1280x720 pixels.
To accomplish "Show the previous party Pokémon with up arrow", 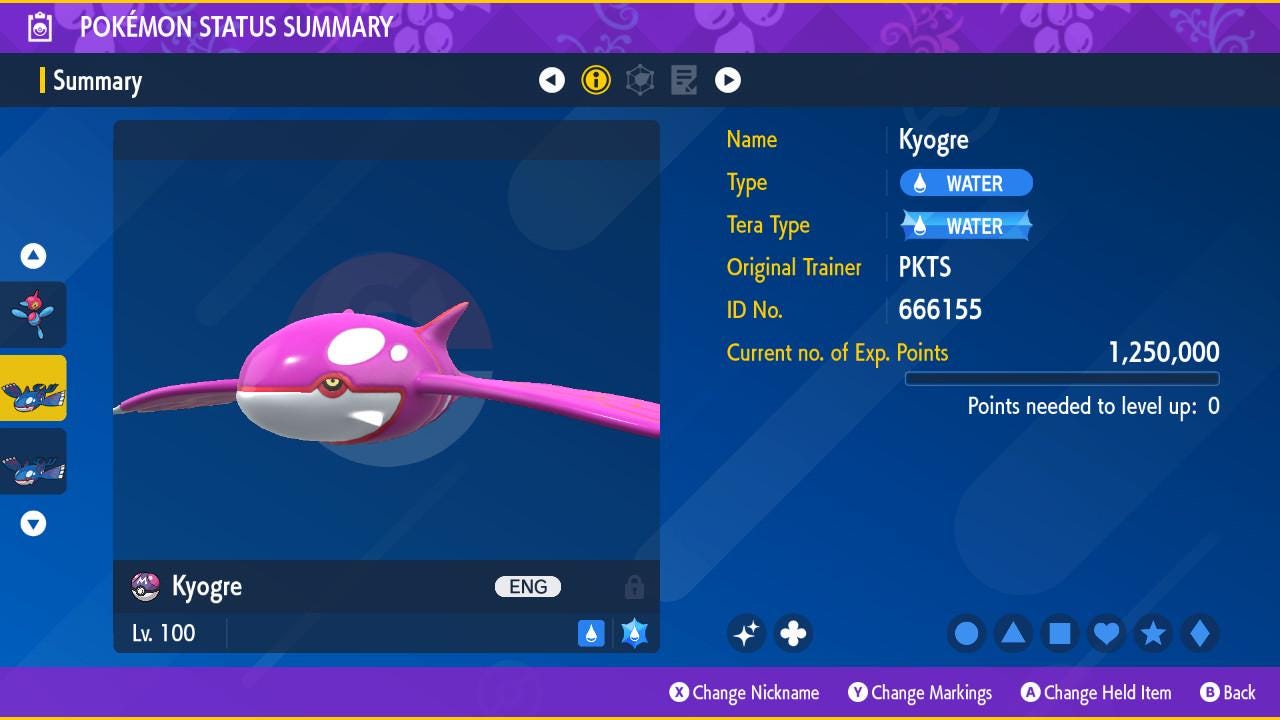I will tap(33, 256).
